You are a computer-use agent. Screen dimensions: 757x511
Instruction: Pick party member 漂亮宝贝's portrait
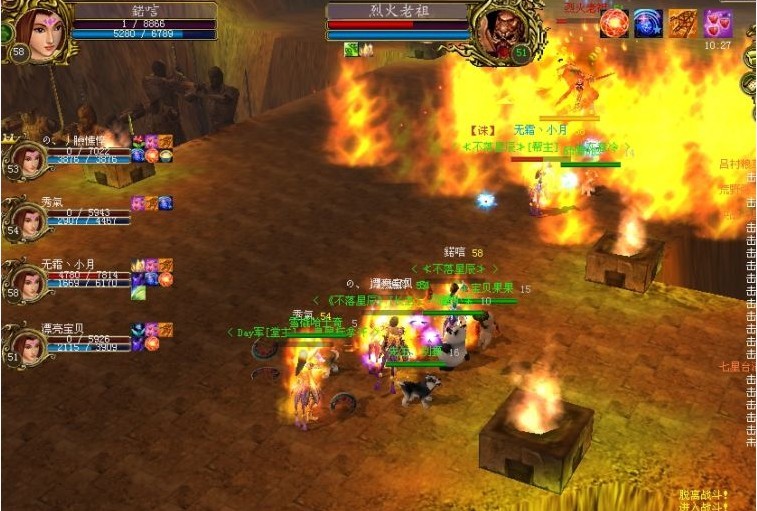pos(30,342)
